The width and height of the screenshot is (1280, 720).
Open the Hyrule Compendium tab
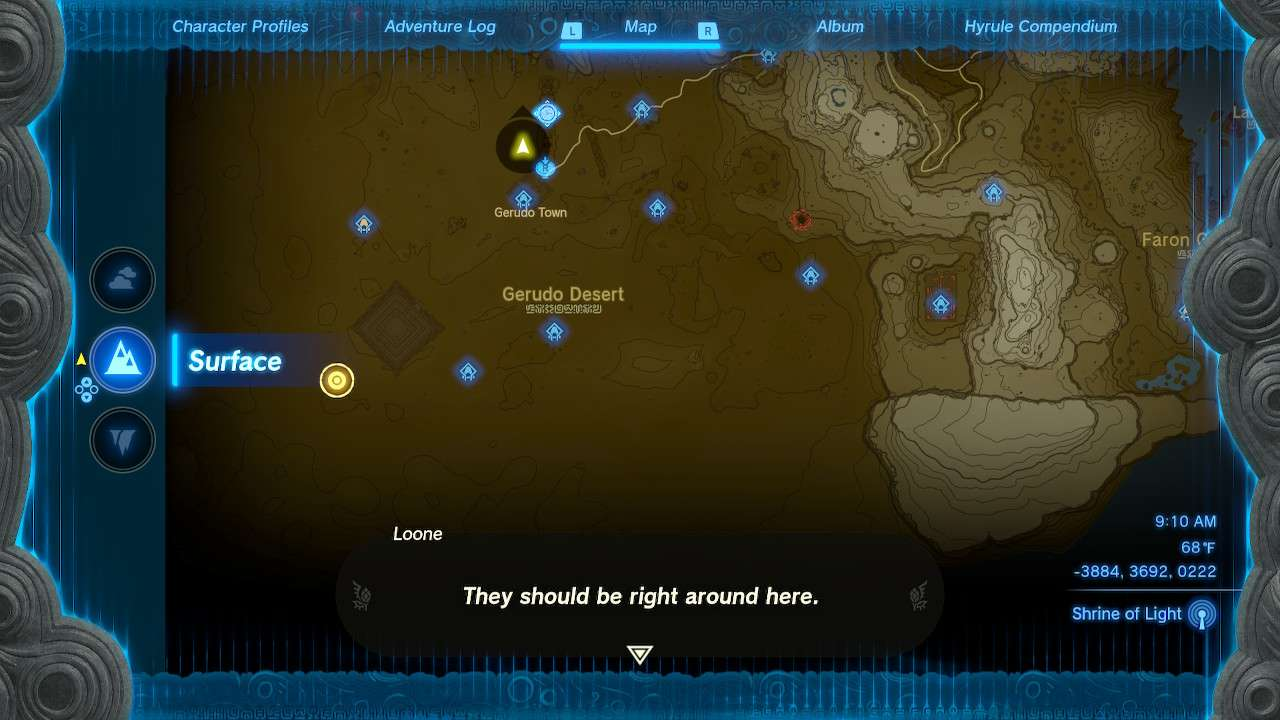point(1040,26)
